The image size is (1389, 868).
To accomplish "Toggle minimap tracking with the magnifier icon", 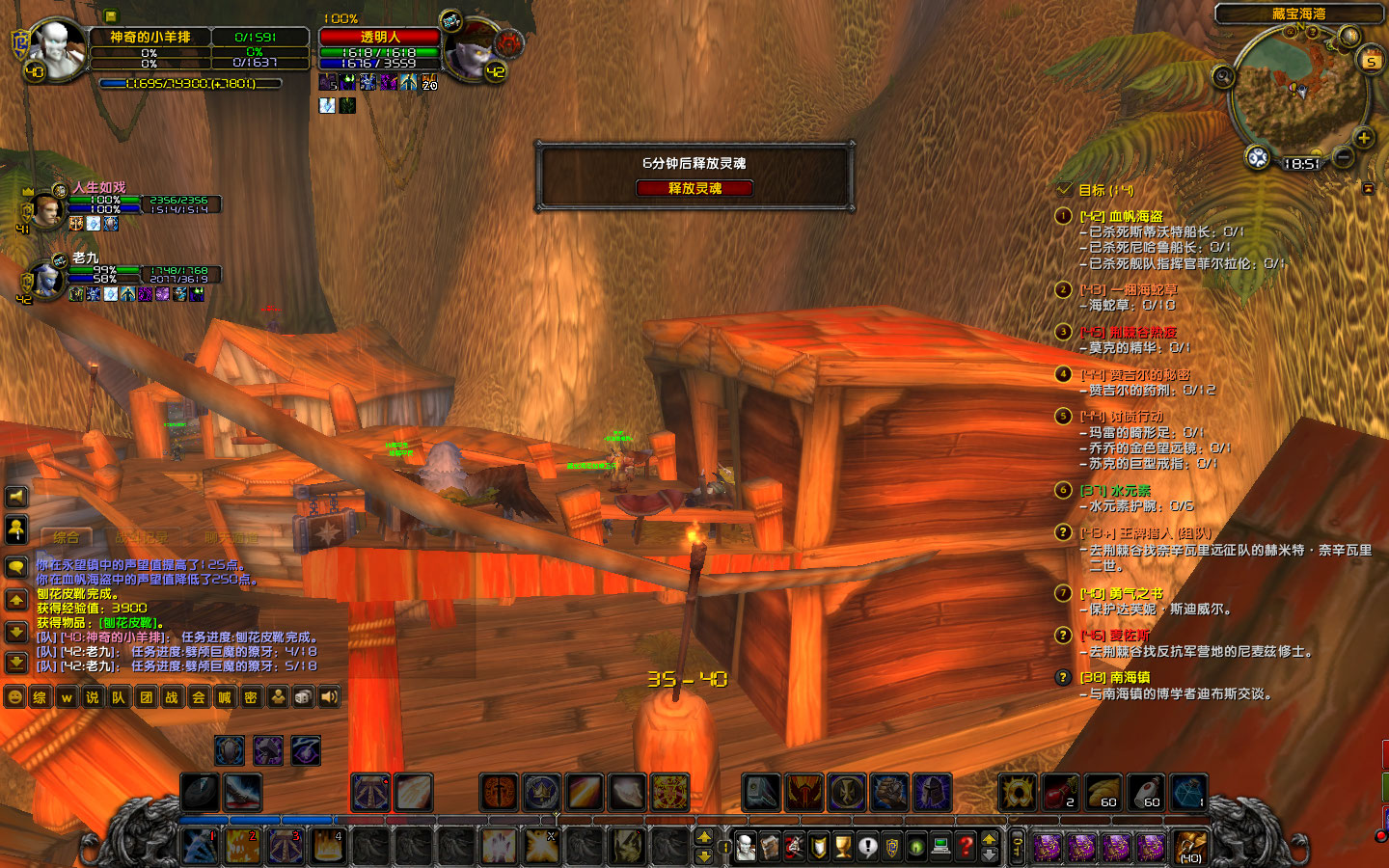I will coord(1257,156).
